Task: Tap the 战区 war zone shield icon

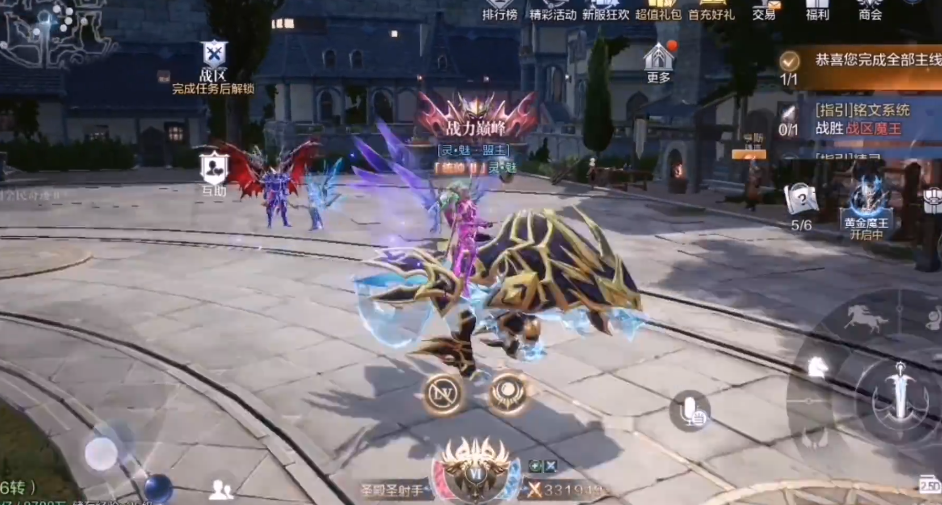Action: [213, 60]
